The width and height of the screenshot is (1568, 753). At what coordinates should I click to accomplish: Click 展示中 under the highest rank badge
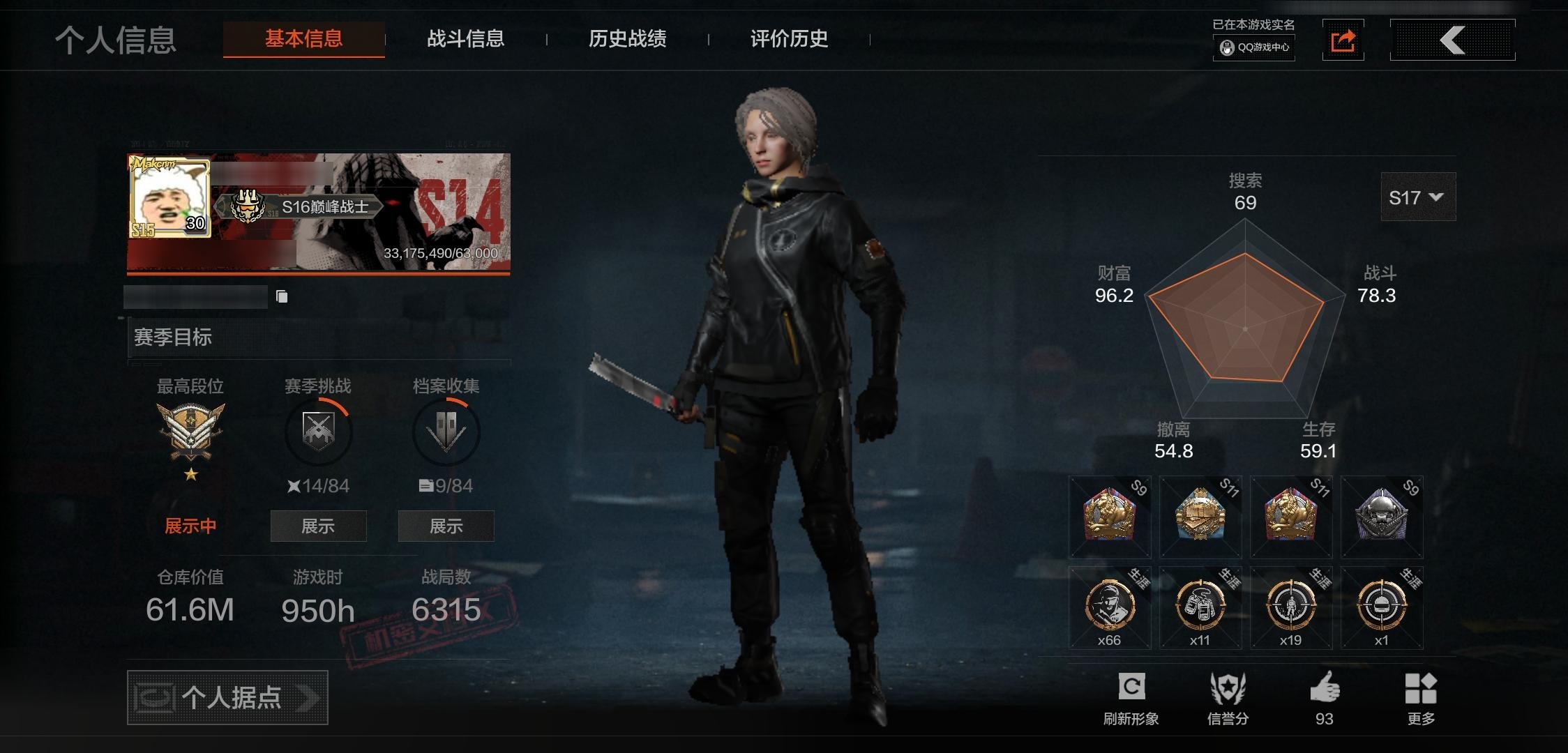pos(190,526)
